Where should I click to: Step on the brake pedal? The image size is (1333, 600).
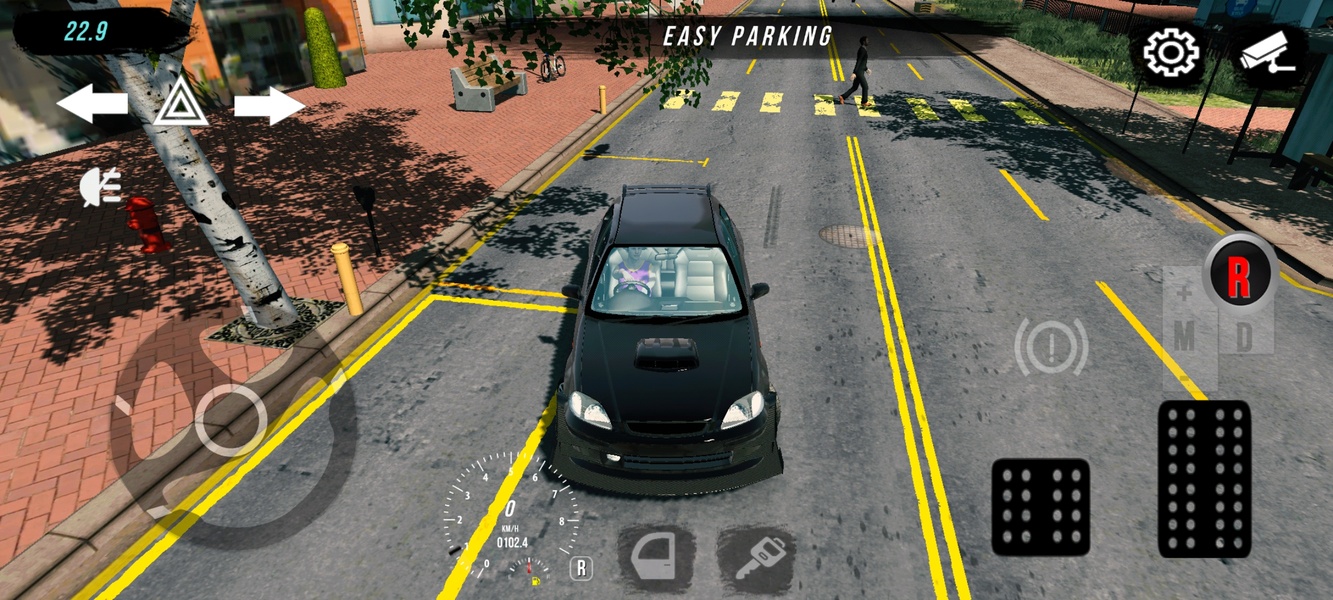[1040, 507]
